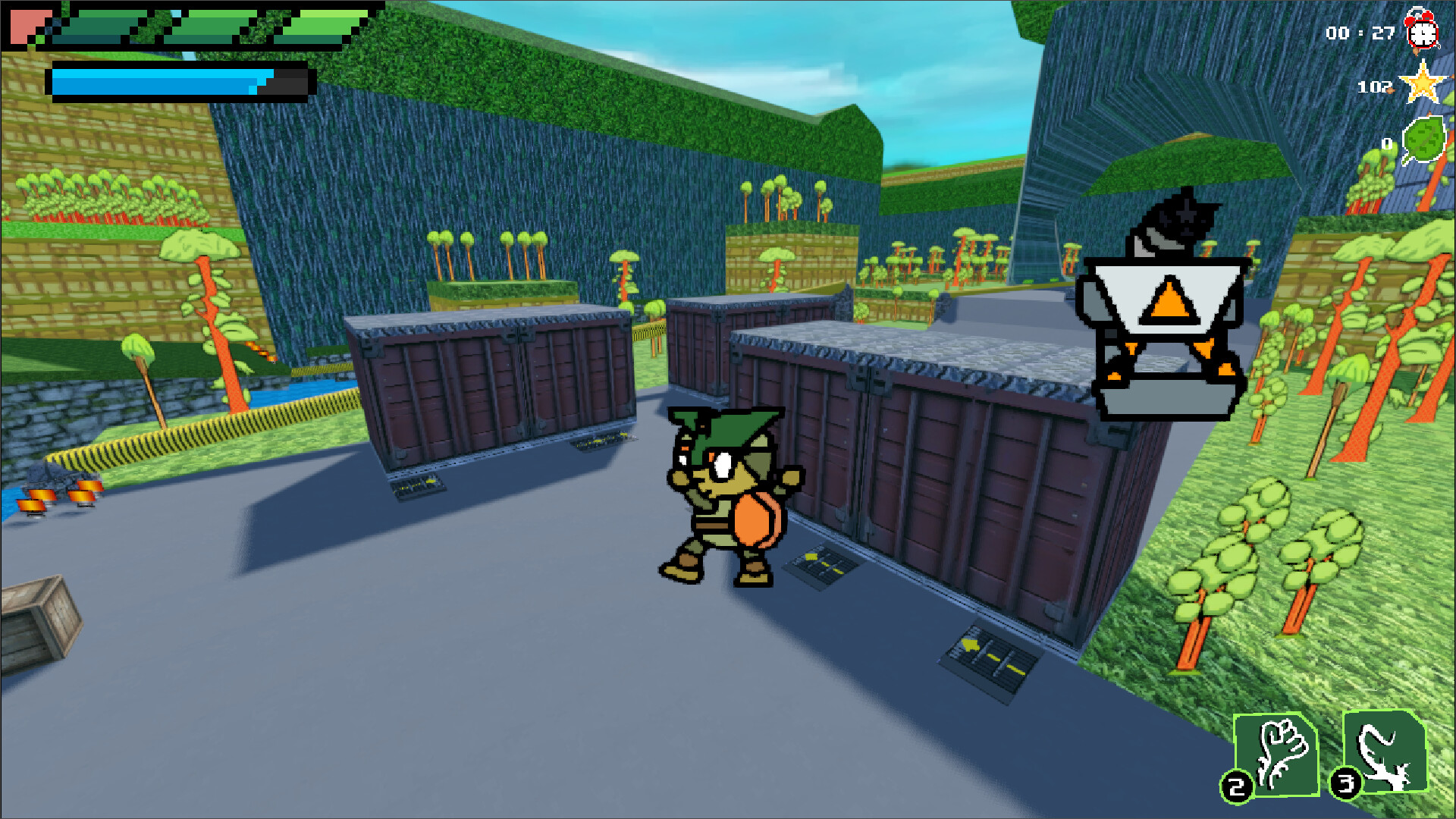Screen dimensions: 1456x819
Task: Click the star collectible icon
Action: tap(1423, 86)
